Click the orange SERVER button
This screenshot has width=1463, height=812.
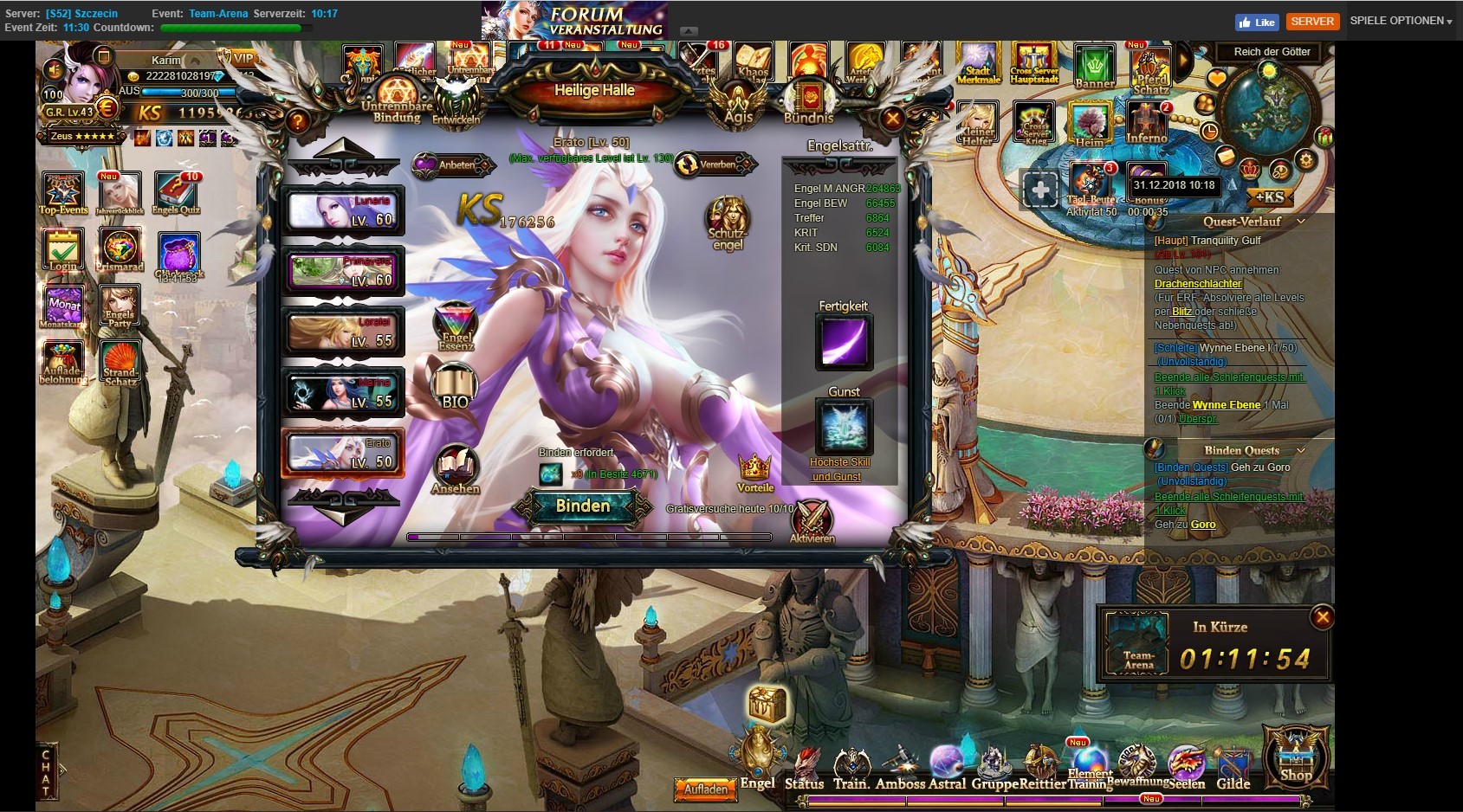coord(1312,22)
